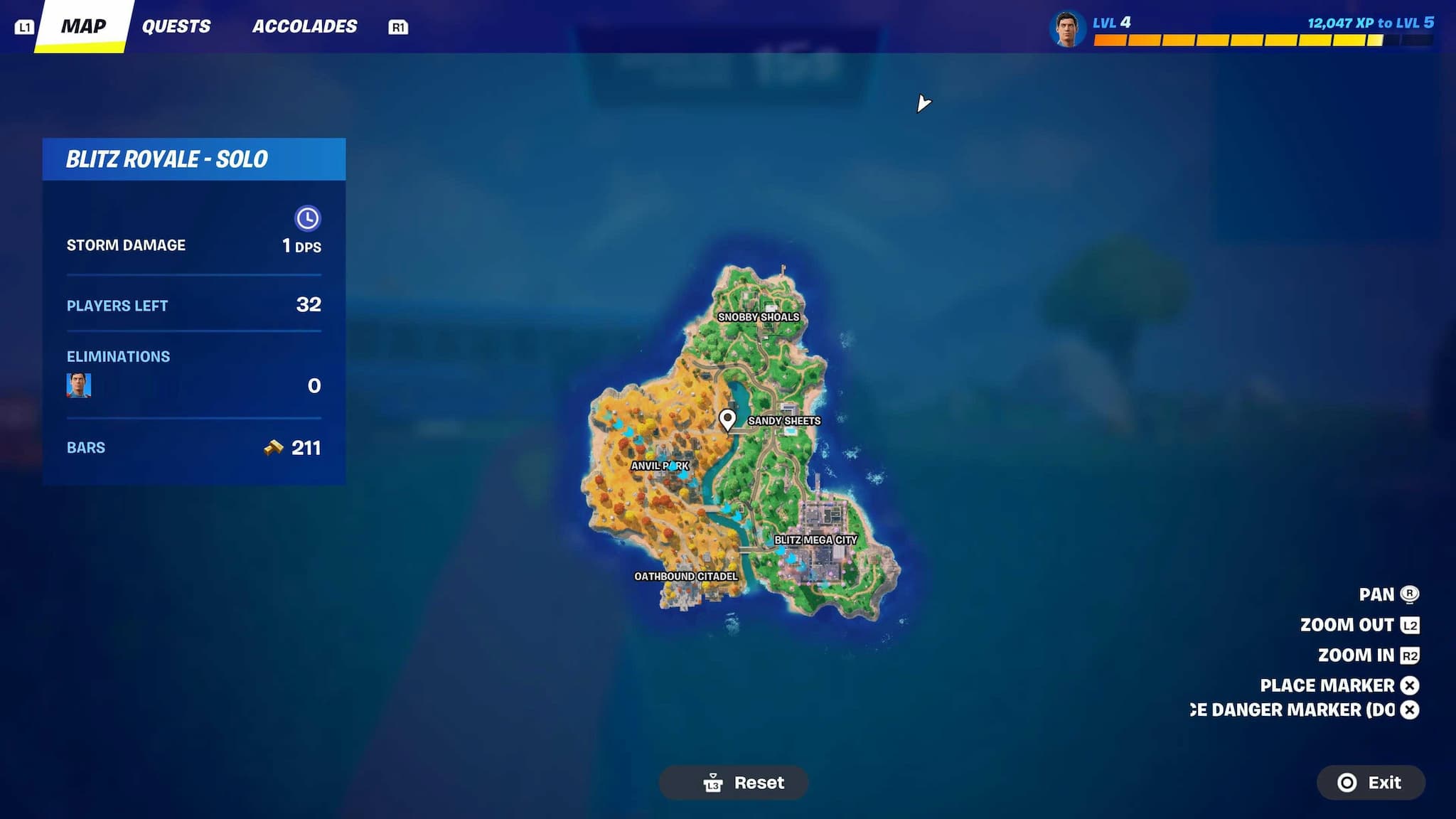This screenshot has height=819, width=1456.
Task: Click the storm damage clock icon
Action: (308, 218)
